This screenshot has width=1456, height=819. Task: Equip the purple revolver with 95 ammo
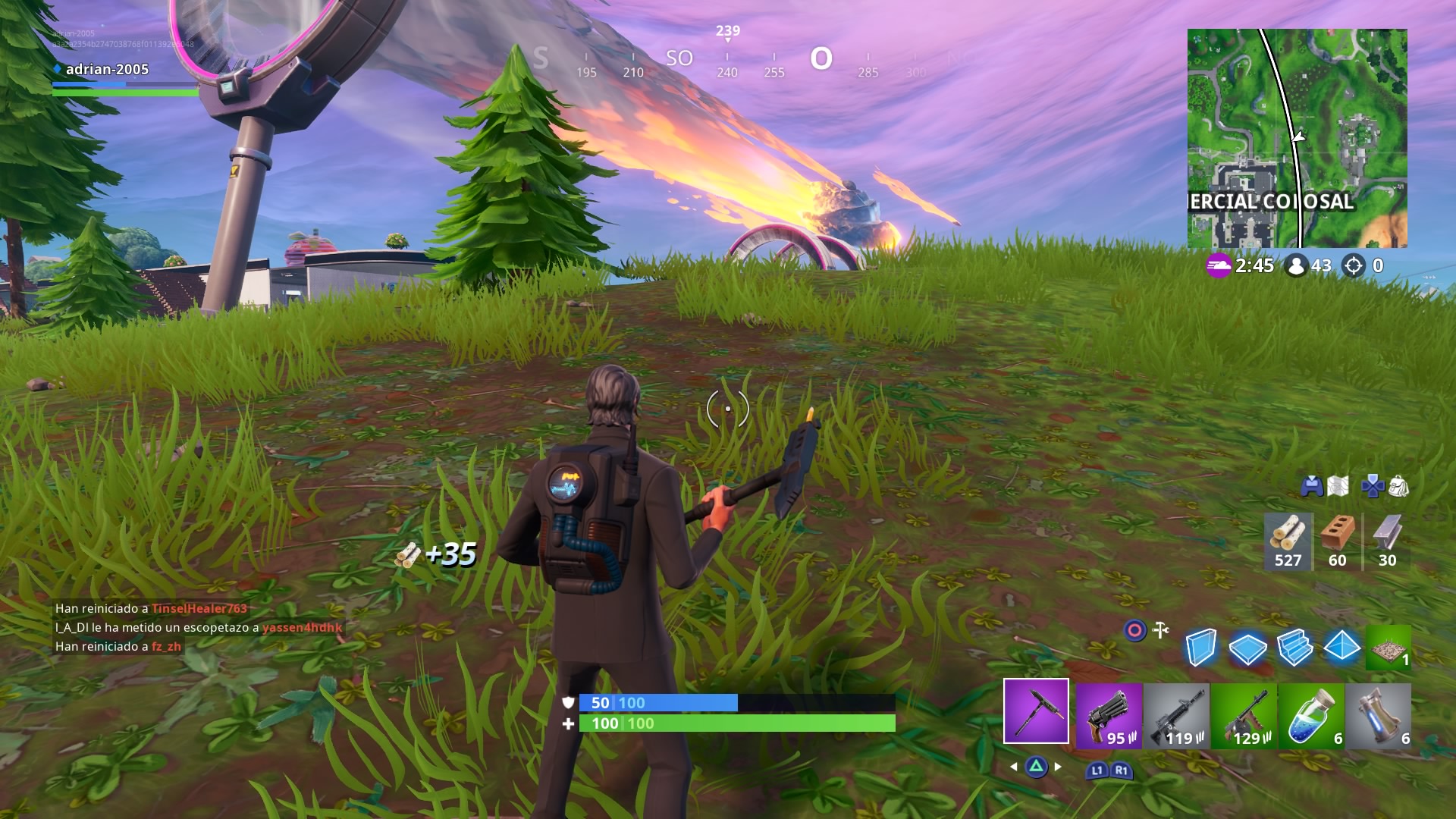[1109, 717]
